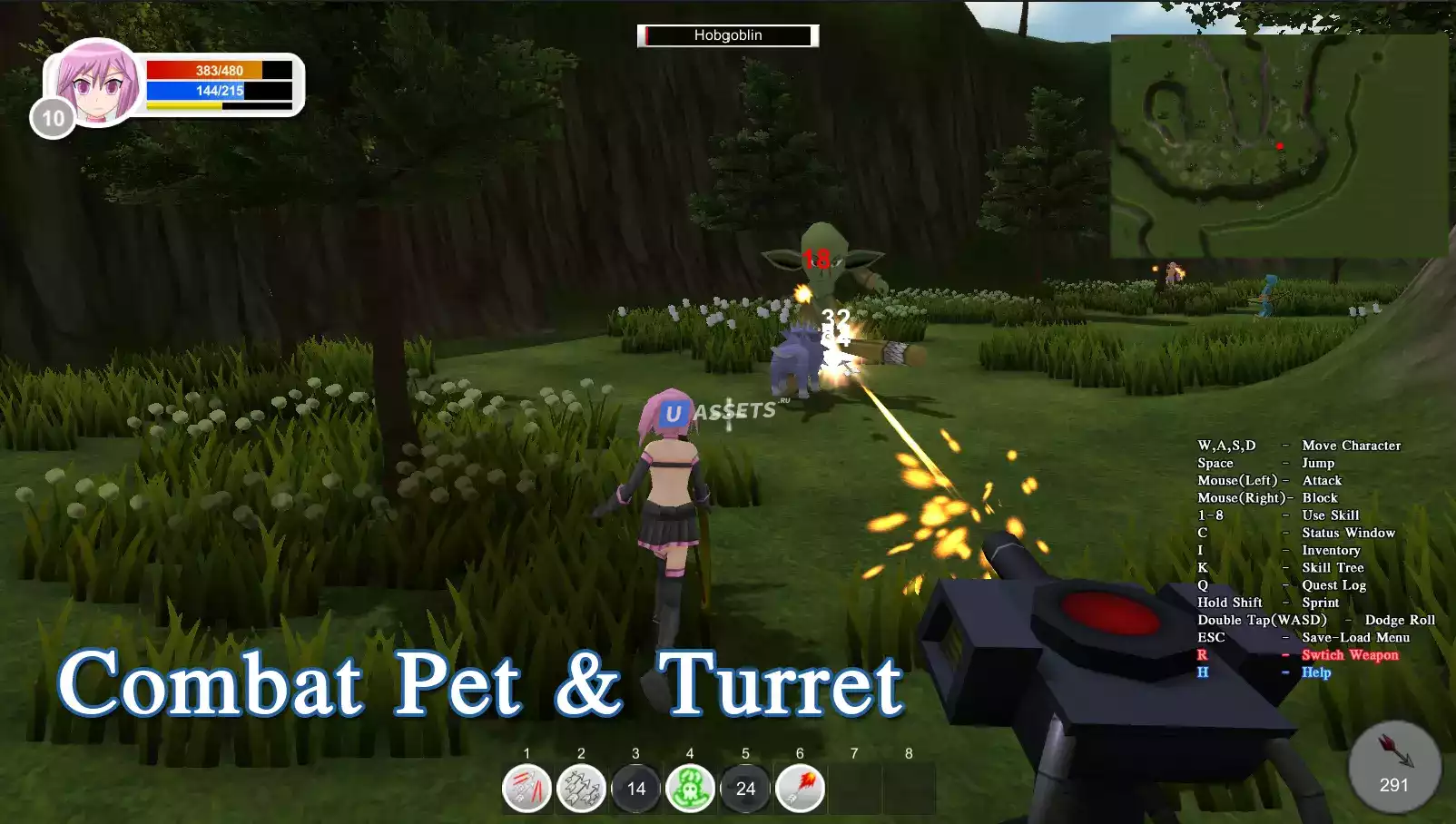The image size is (1456, 824).
Task: Select the arrow weapon icon showing 291
Action: 1393,767
